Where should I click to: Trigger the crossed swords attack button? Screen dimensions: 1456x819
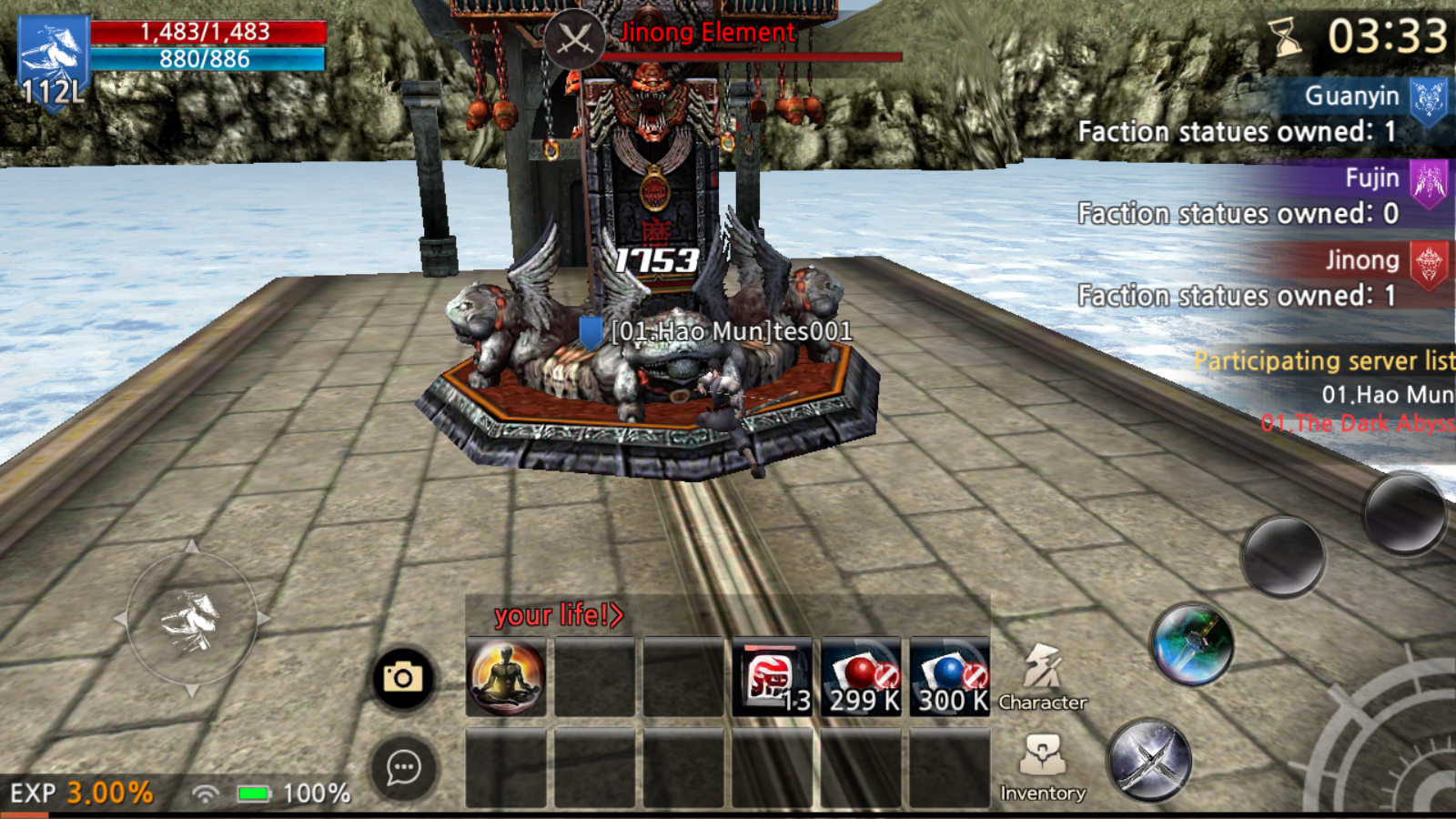pos(1149,761)
